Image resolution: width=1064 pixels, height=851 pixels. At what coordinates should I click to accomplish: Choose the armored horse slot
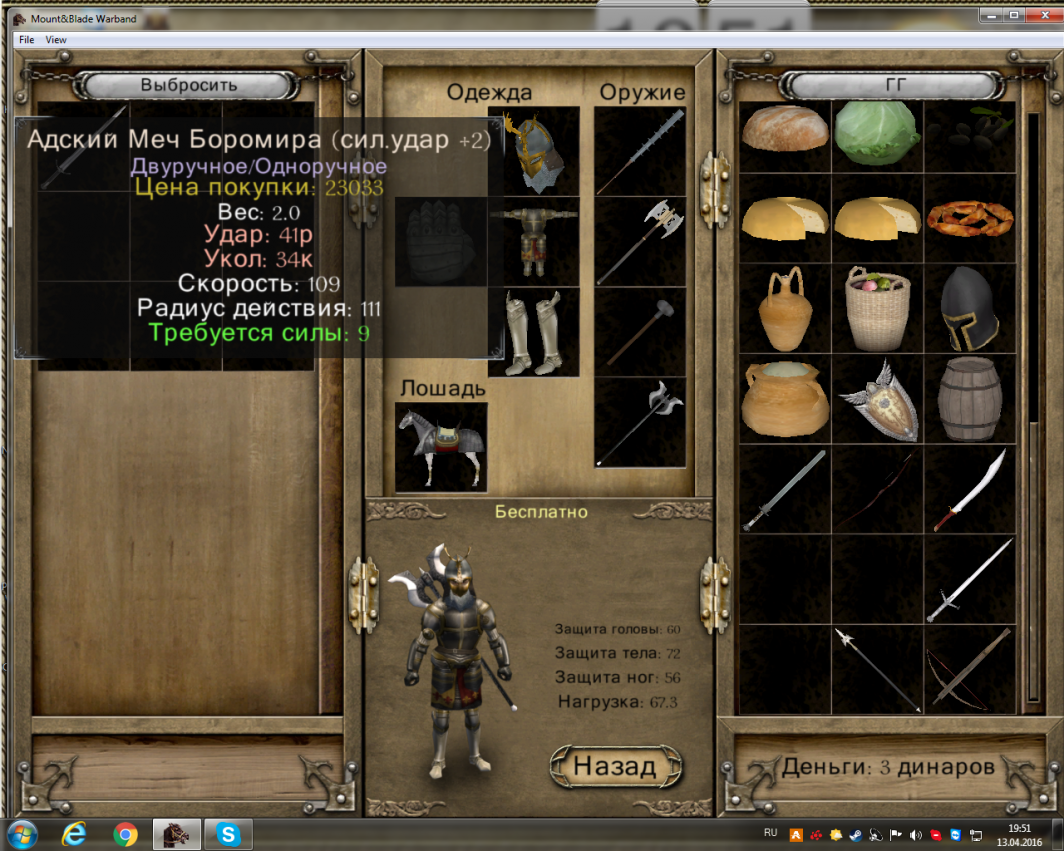[441, 447]
